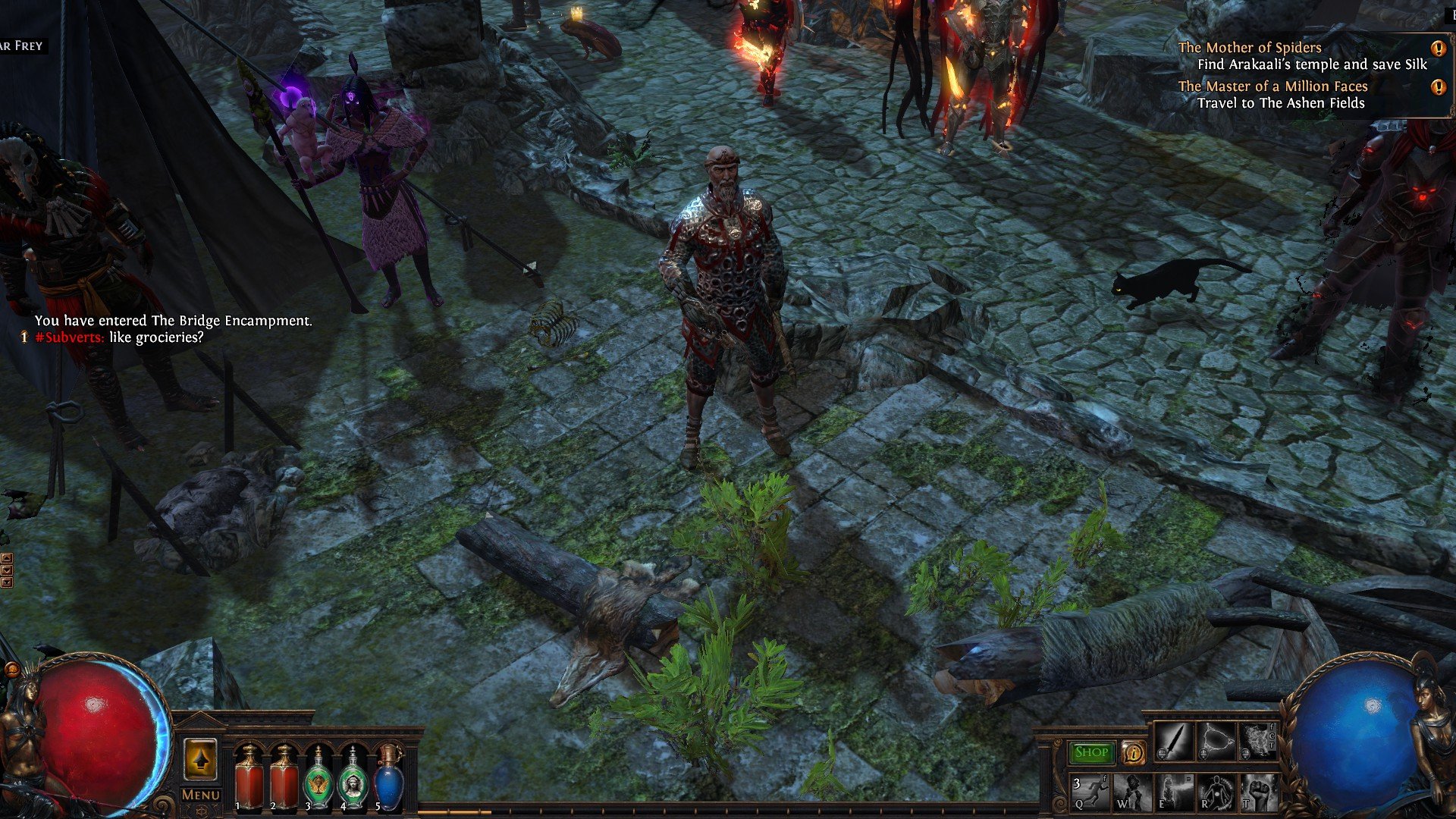Screen dimensions: 1456x819
Task: Activate the clenched fist skill on T
Action: coord(1257,792)
